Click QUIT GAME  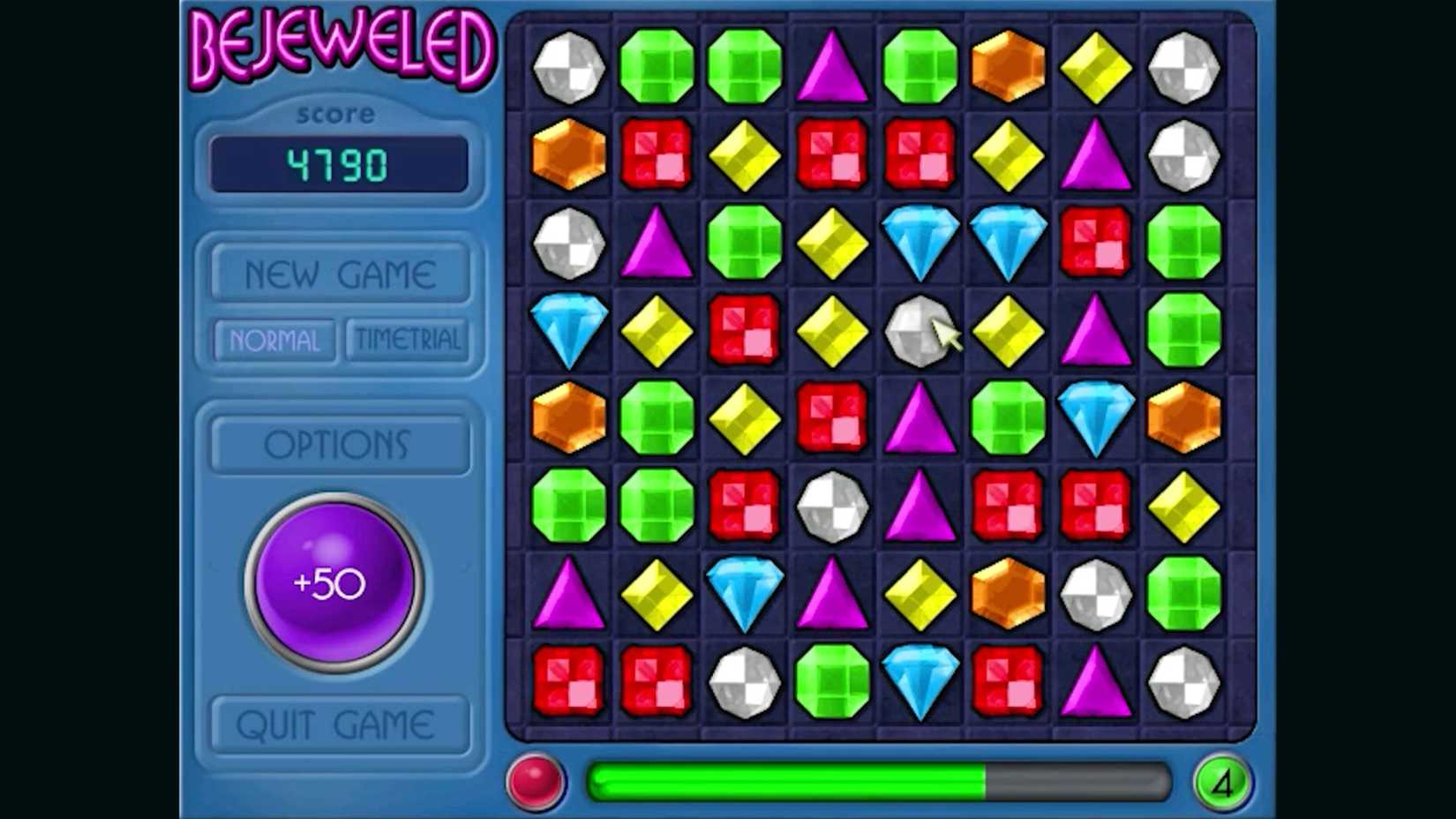click(x=338, y=724)
